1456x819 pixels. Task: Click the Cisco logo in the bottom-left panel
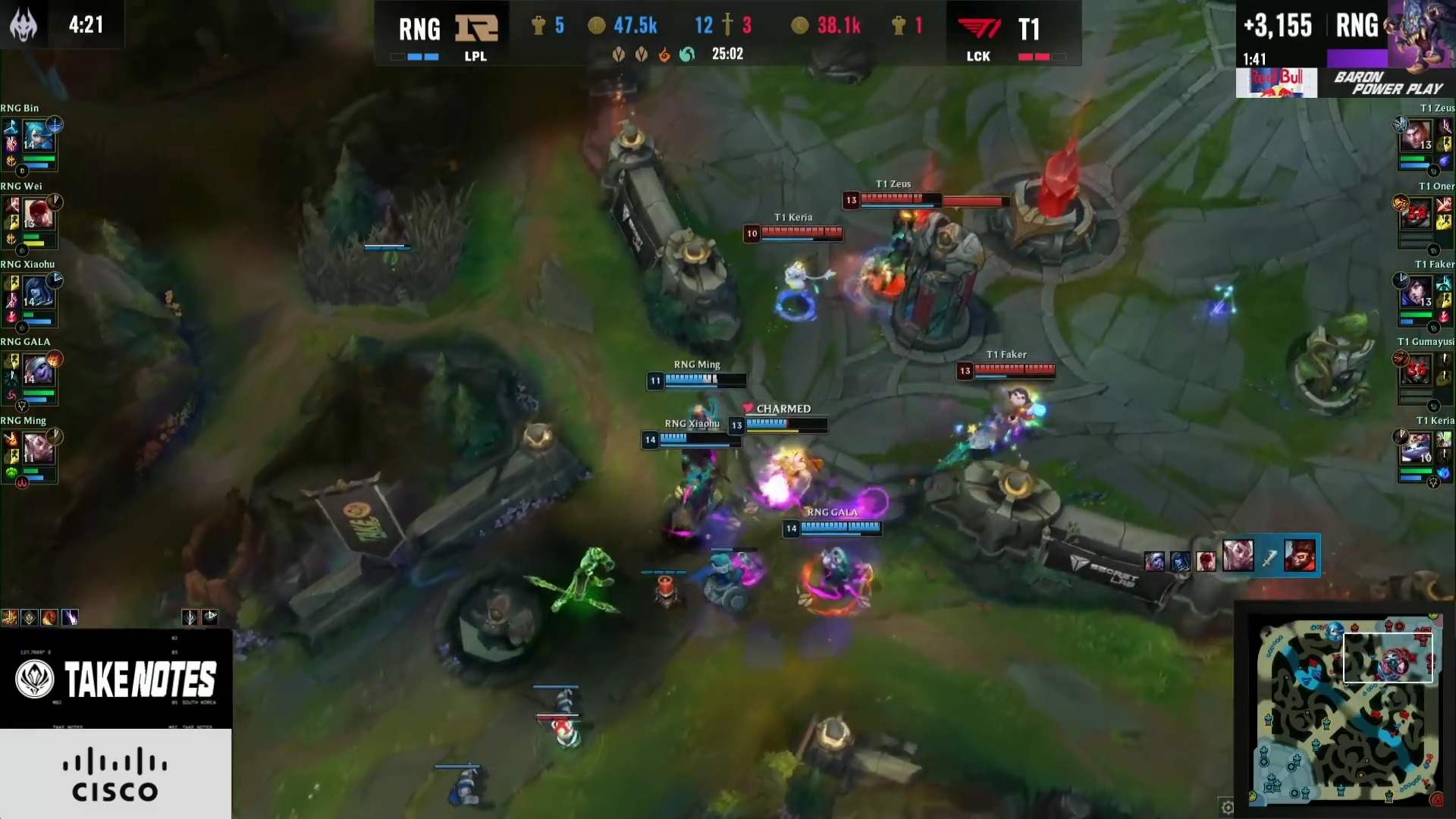[115, 775]
